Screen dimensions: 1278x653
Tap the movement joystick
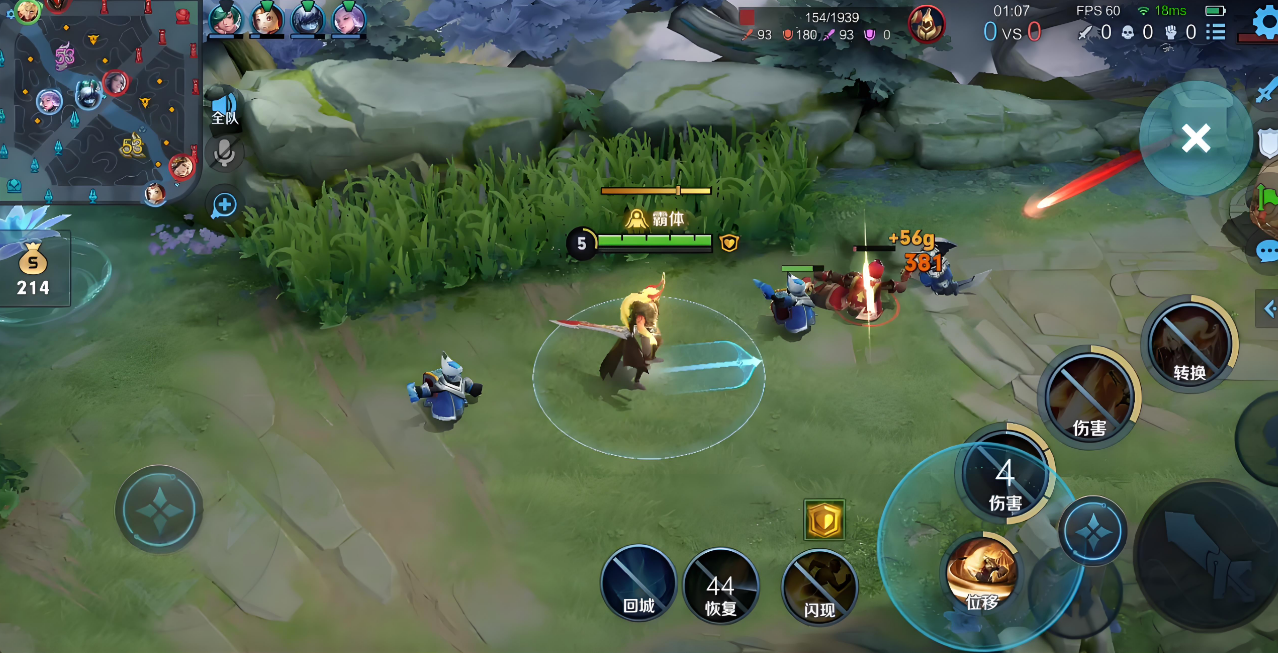pyautogui.click(x=159, y=509)
